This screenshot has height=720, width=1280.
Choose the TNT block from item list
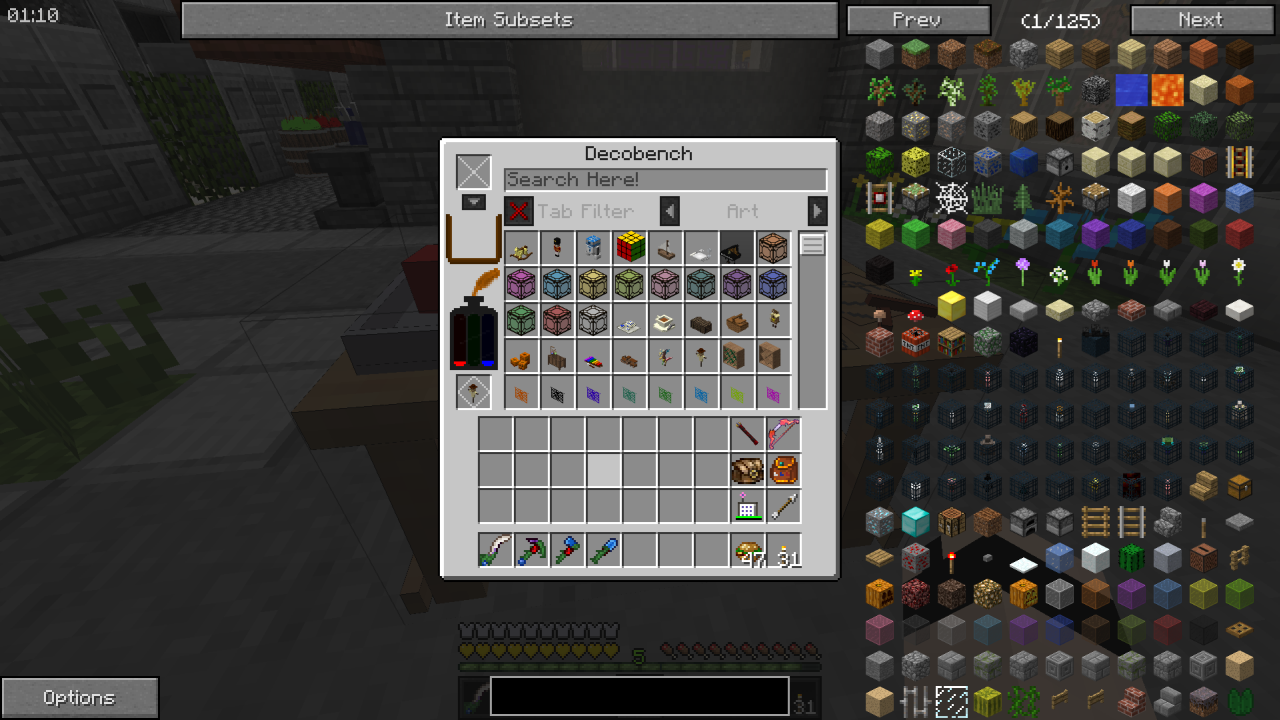click(915, 342)
